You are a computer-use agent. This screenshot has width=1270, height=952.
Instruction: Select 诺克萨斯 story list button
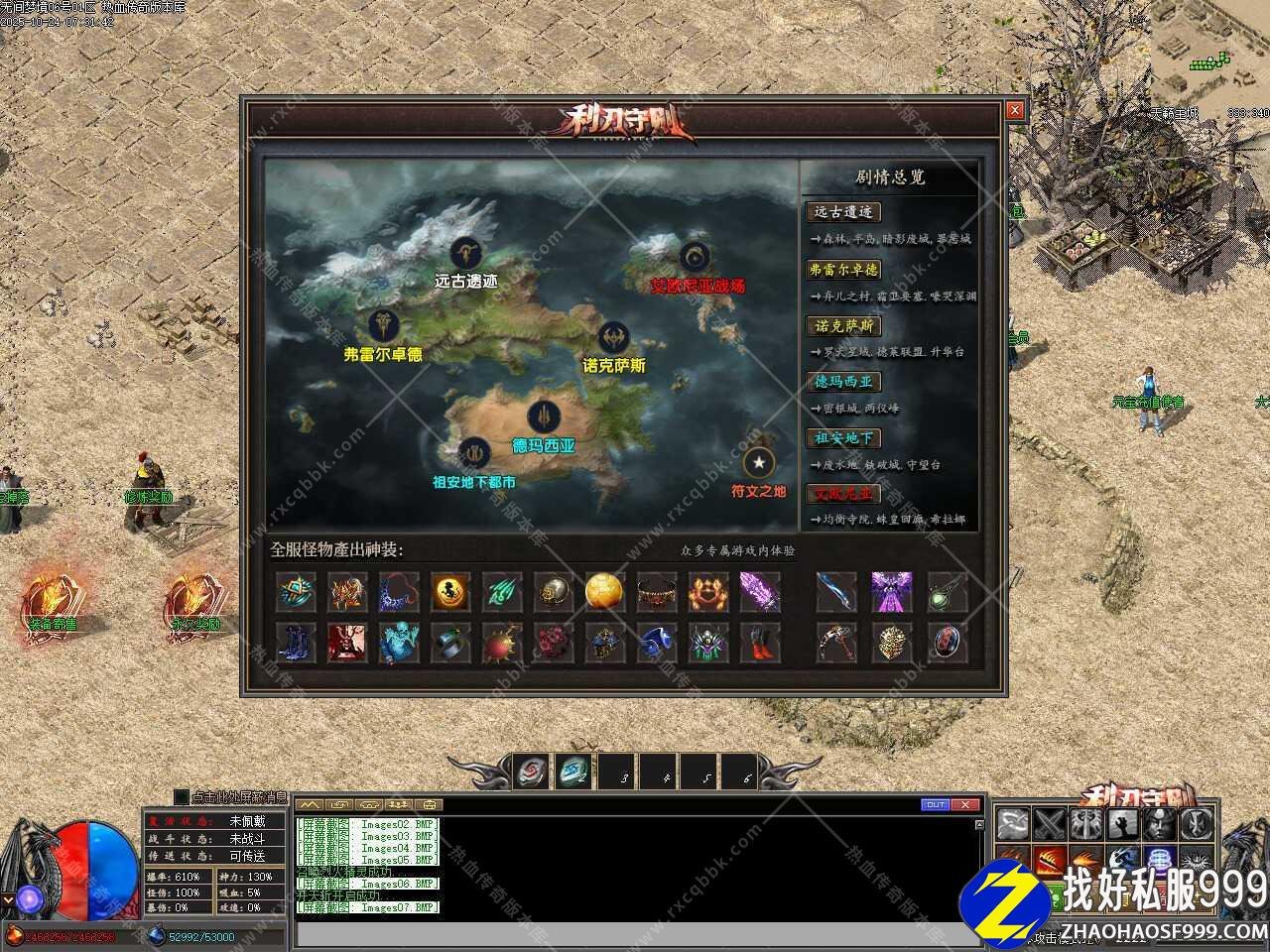point(843,326)
